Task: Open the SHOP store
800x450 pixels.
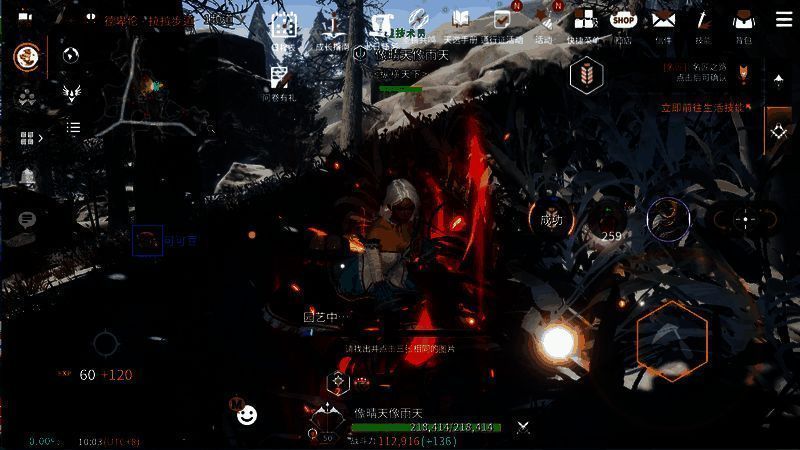Action: click(x=623, y=21)
